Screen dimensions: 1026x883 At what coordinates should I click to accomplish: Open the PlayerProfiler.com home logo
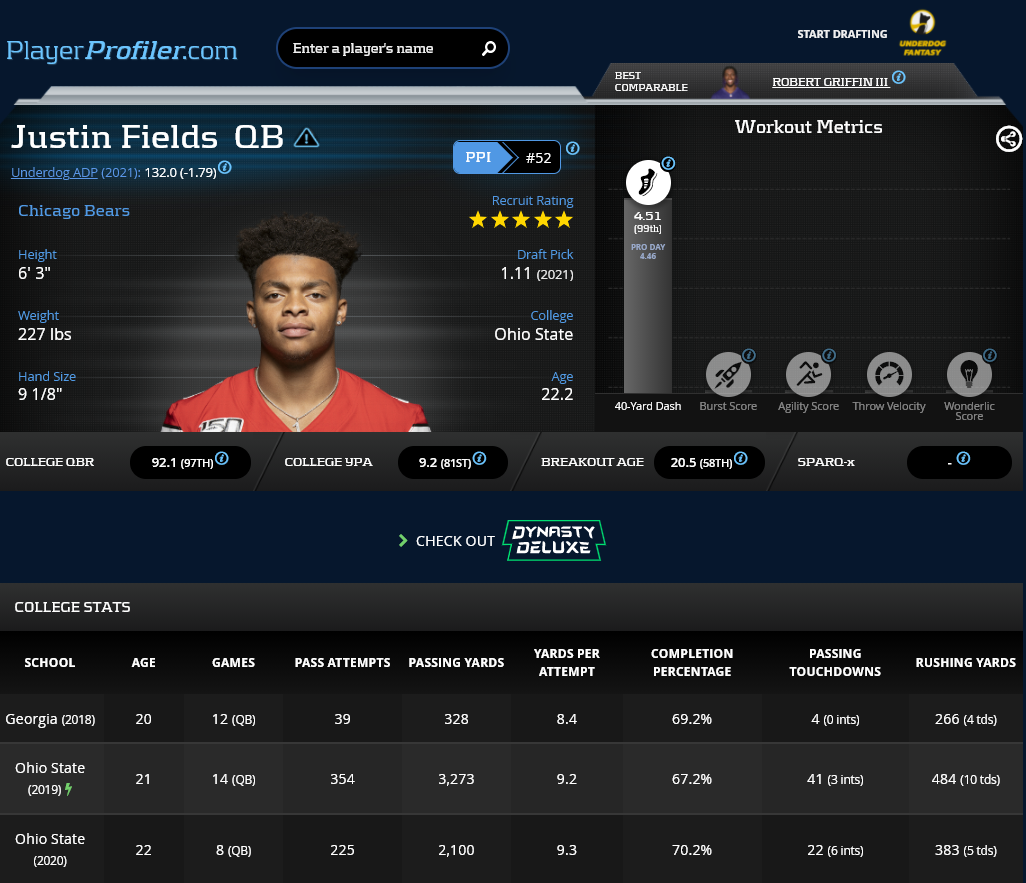point(122,50)
